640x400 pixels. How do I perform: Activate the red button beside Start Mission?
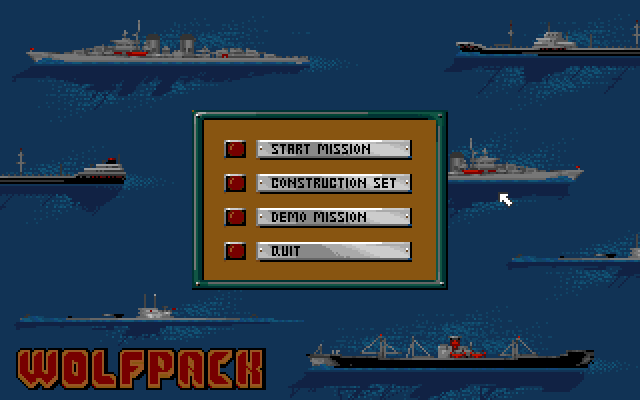click(236, 149)
